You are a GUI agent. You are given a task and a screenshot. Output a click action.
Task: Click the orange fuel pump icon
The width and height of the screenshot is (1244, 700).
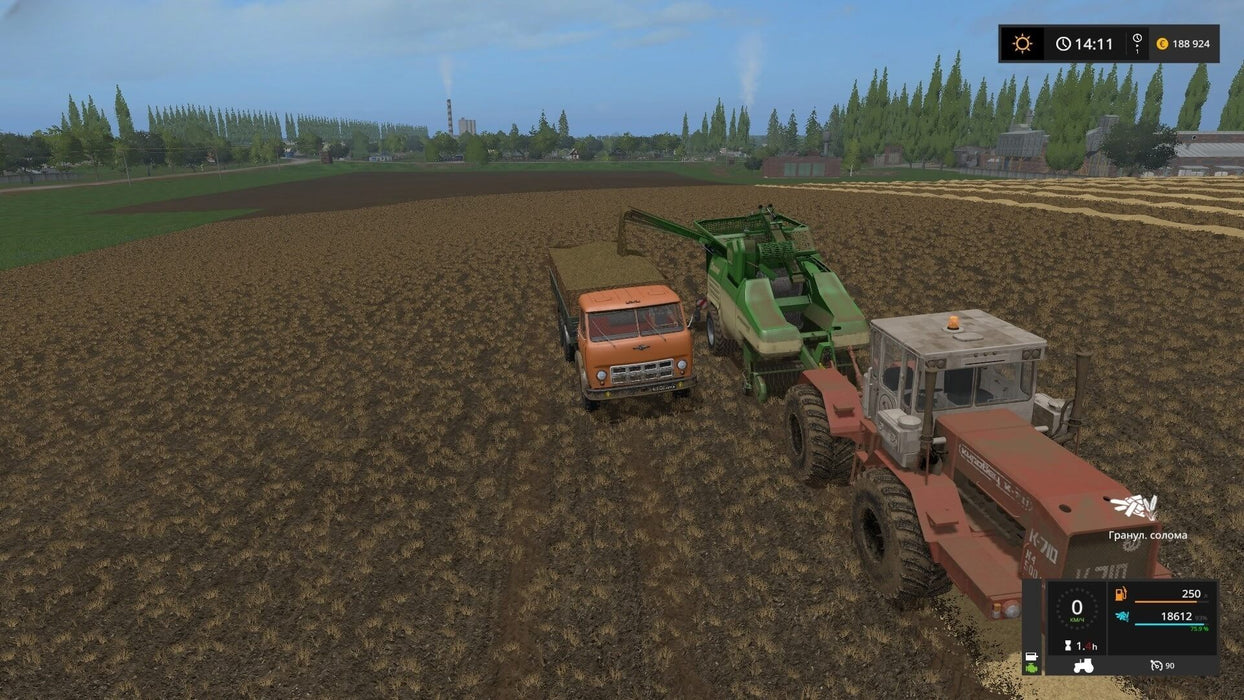tap(1119, 594)
